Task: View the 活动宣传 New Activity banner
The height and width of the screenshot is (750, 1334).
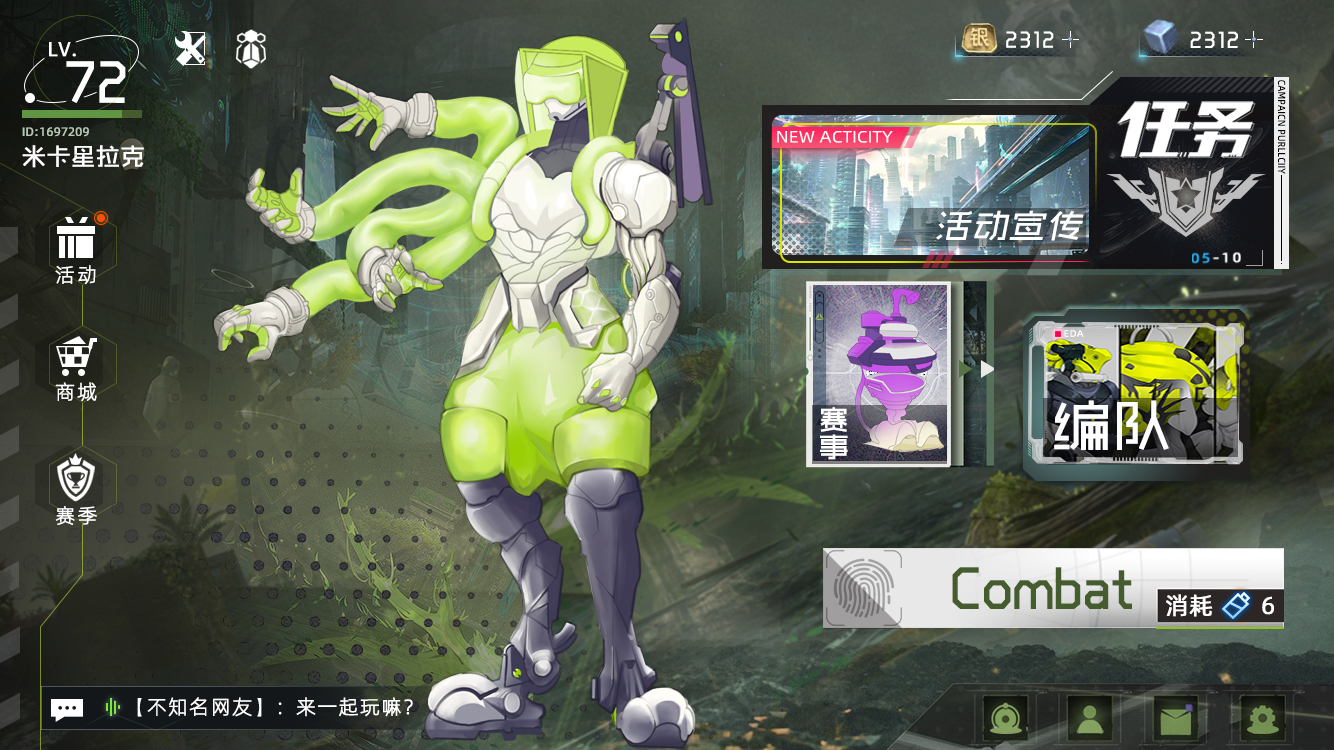Action: point(933,191)
